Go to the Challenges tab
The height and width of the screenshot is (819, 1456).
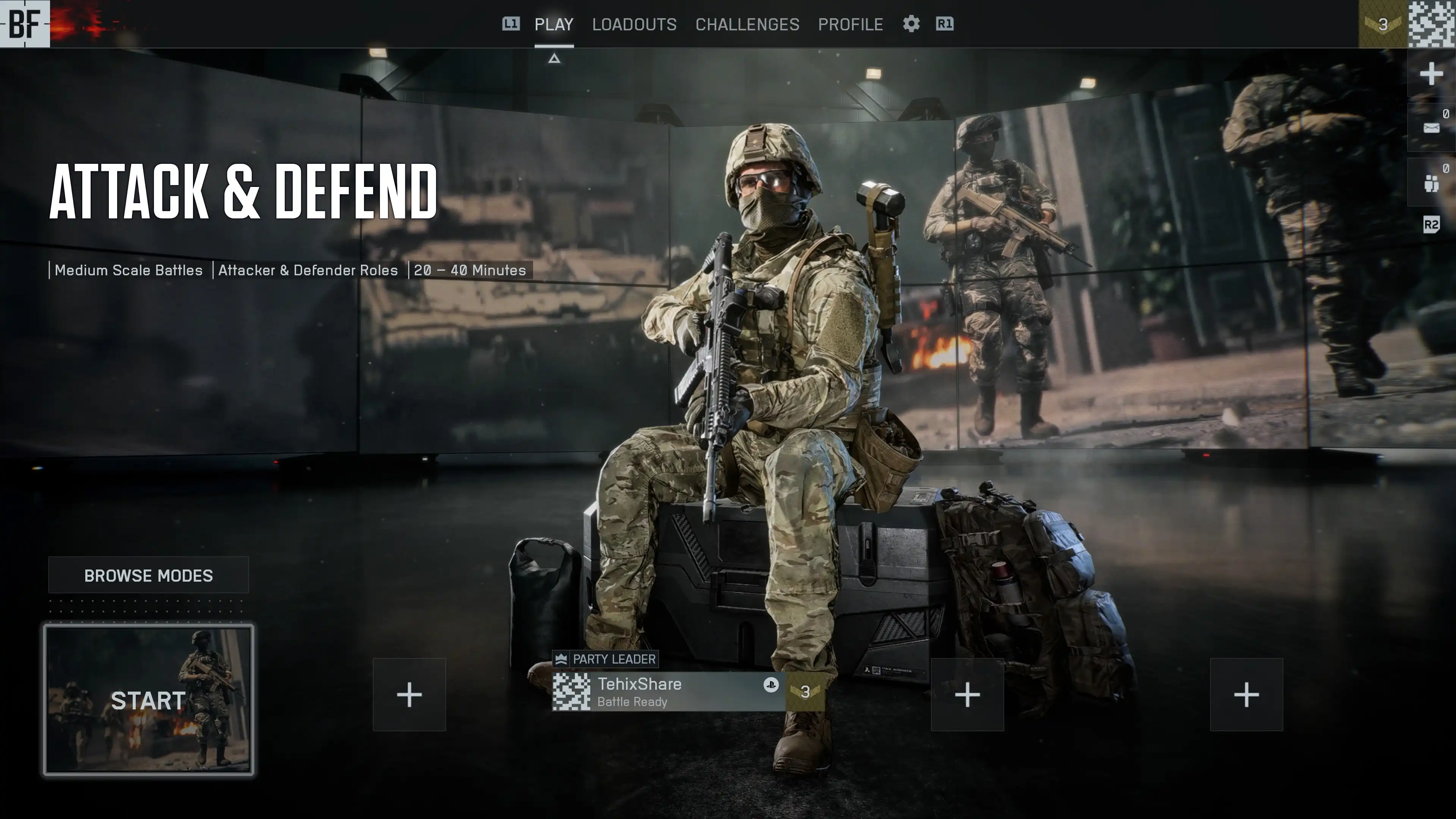pos(747,24)
